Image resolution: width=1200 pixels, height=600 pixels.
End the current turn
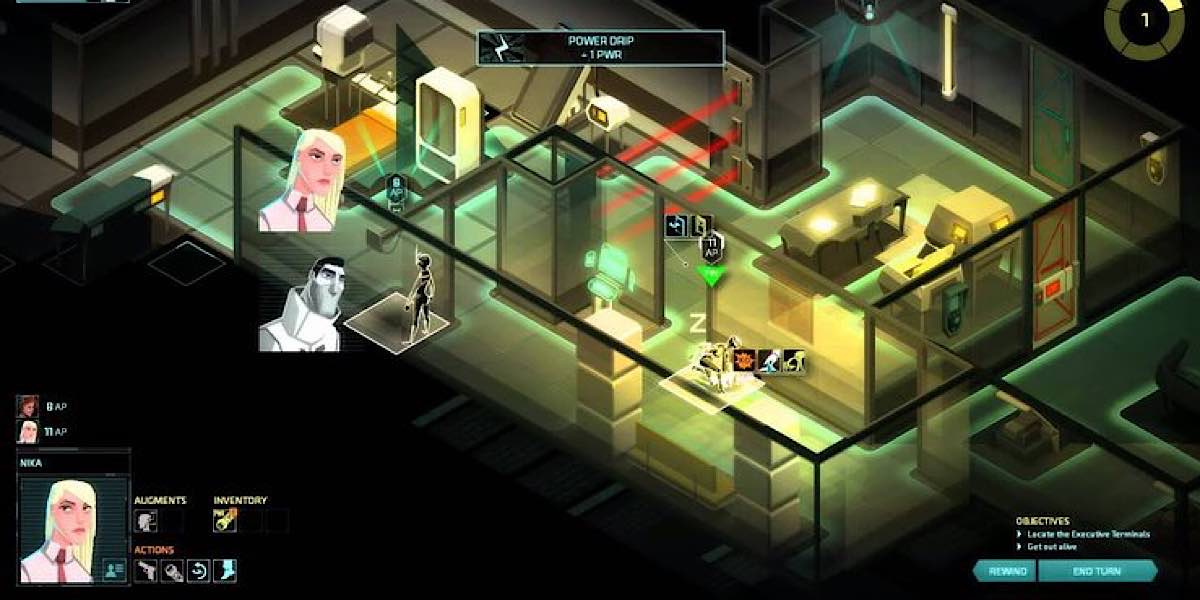[1096, 571]
